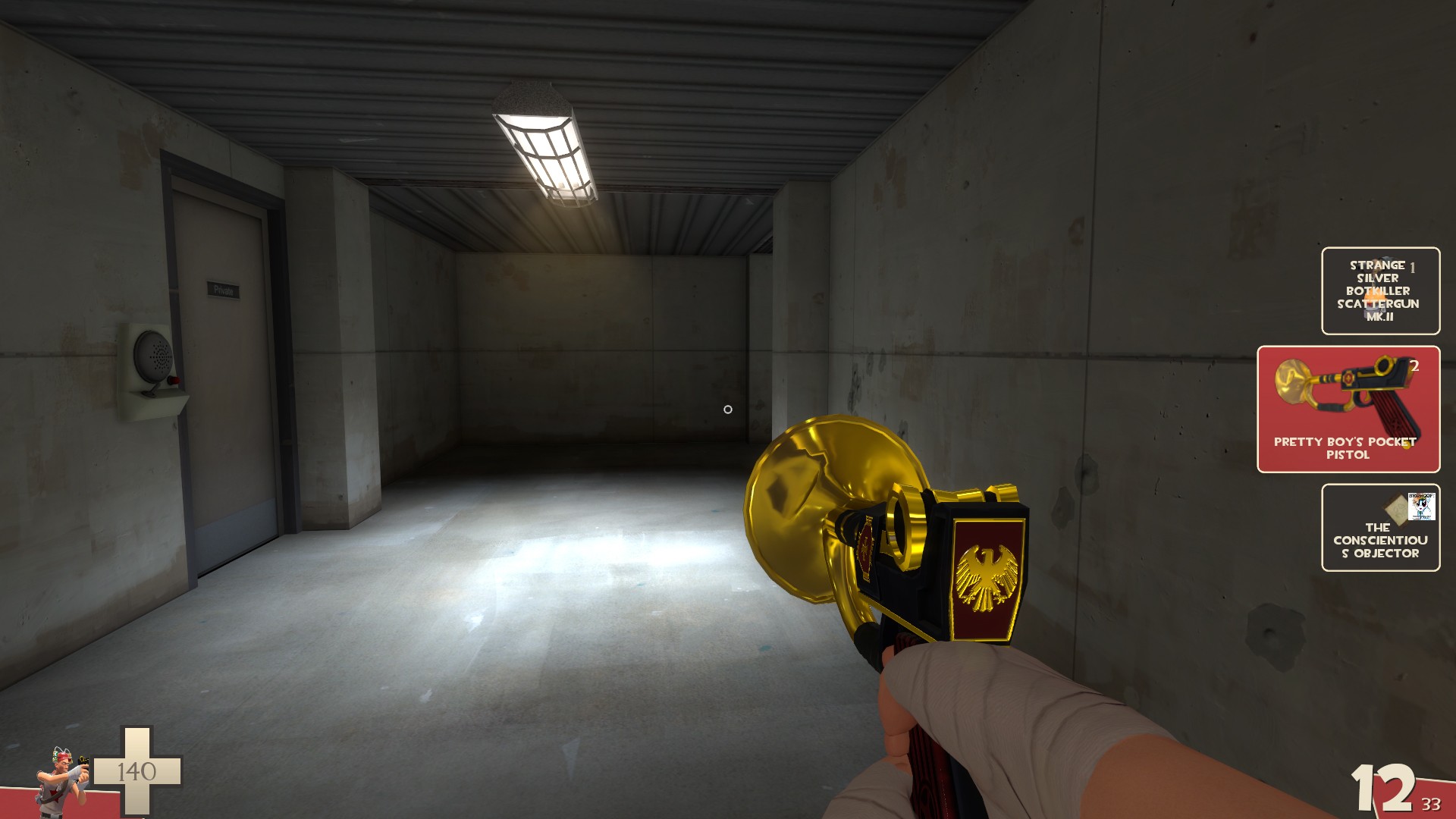
Task: Expand the highlighted Pocket Pistol selection panel
Action: [x=1349, y=409]
